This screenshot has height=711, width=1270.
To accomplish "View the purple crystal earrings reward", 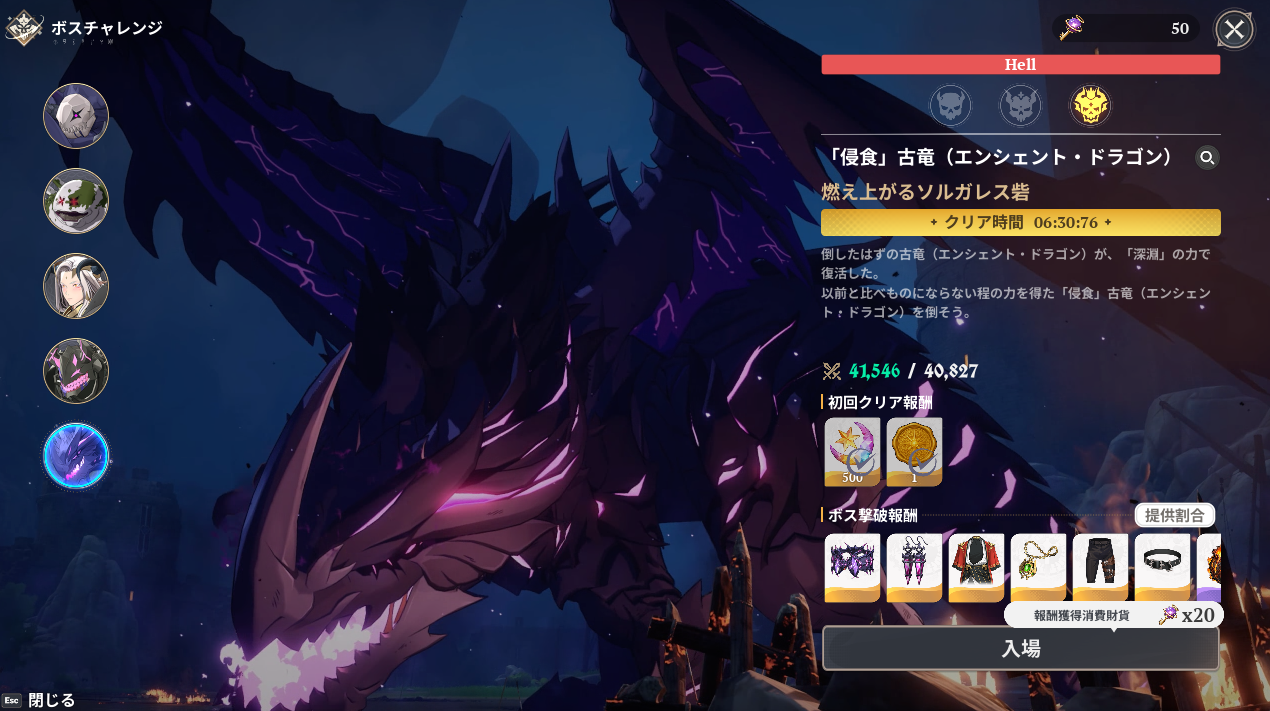I will [x=914, y=567].
